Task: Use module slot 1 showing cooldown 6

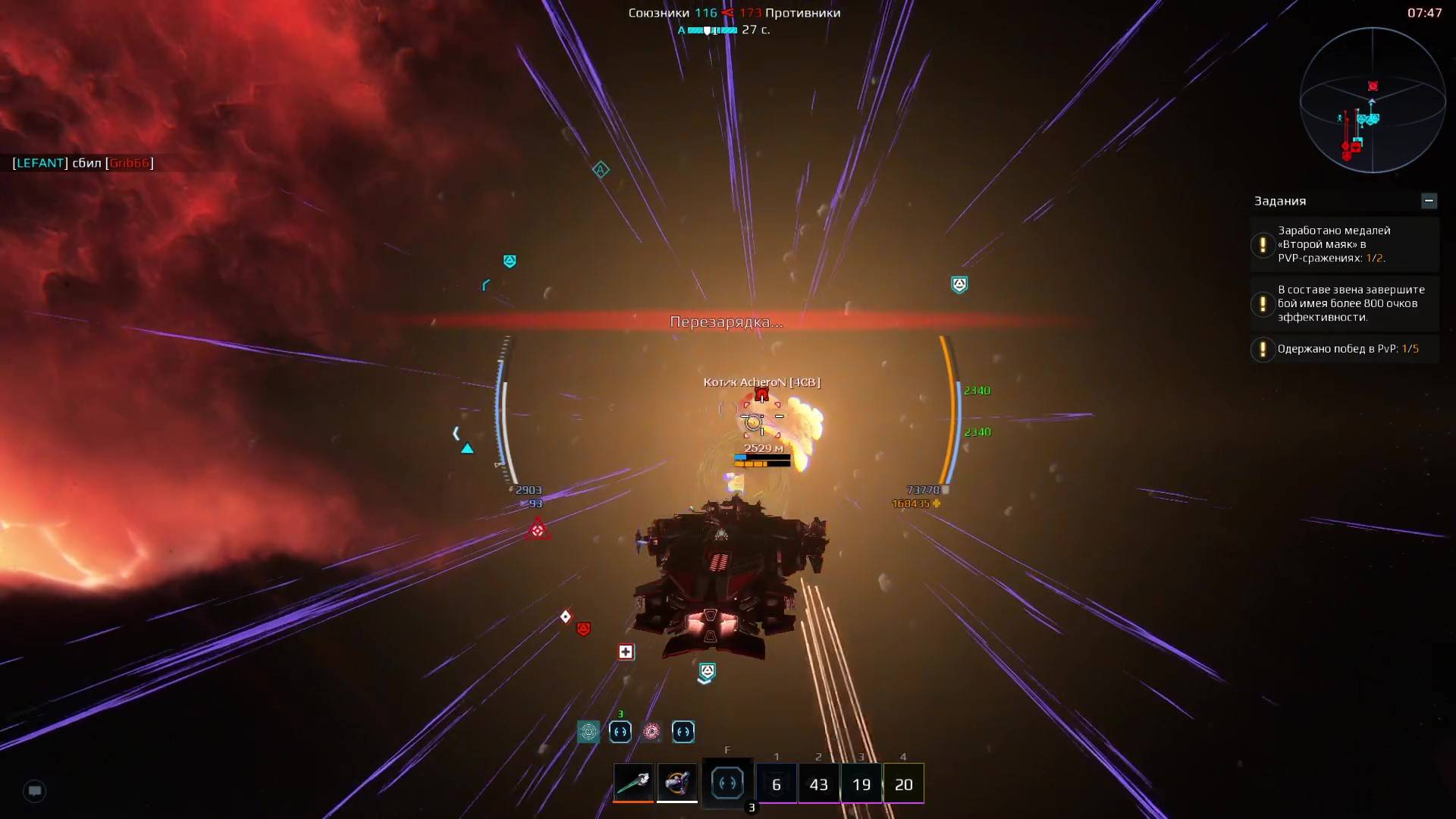Action: [x=777, y=784]
